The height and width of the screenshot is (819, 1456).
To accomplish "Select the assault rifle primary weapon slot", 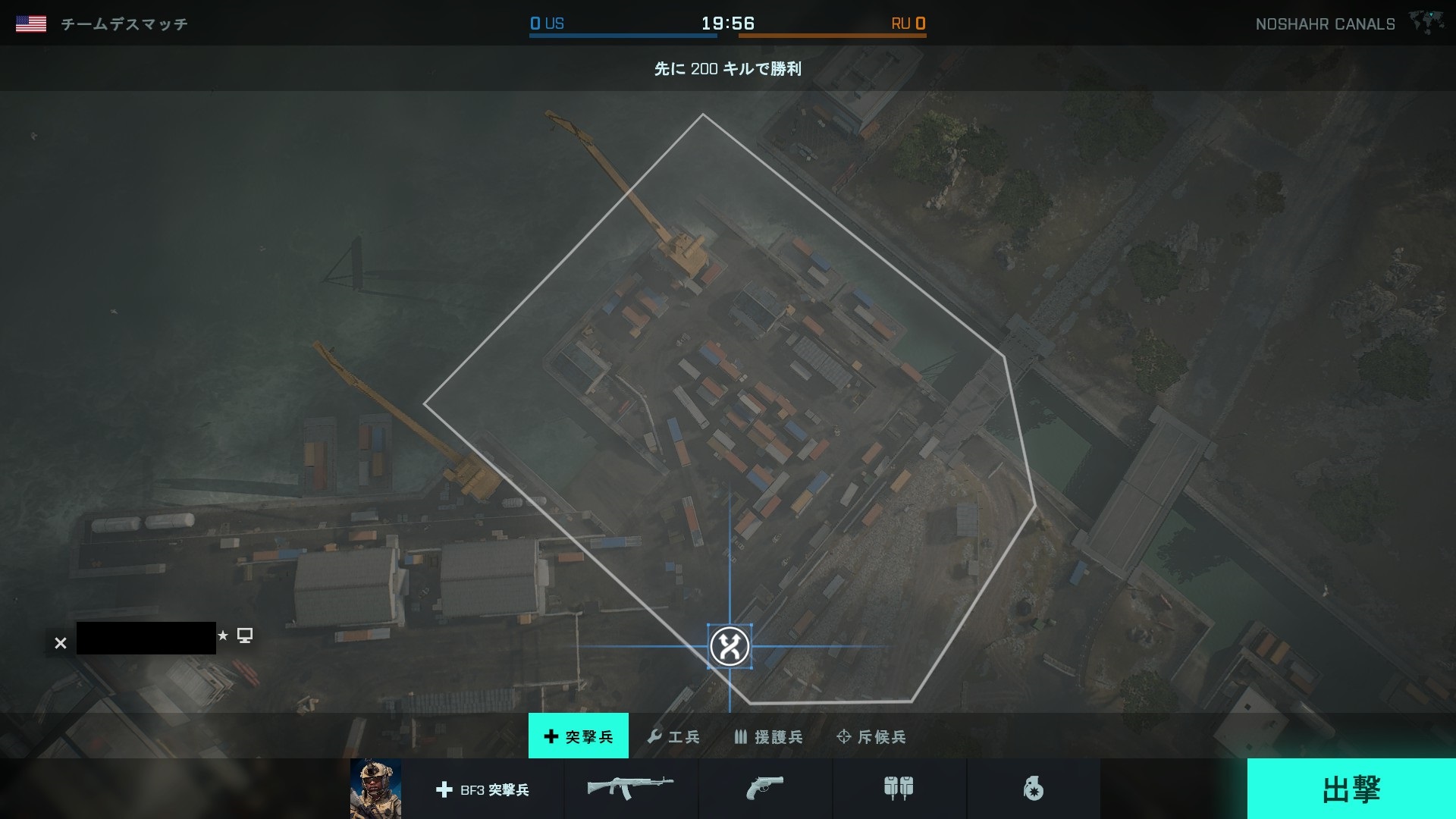I will coord(630,789).
